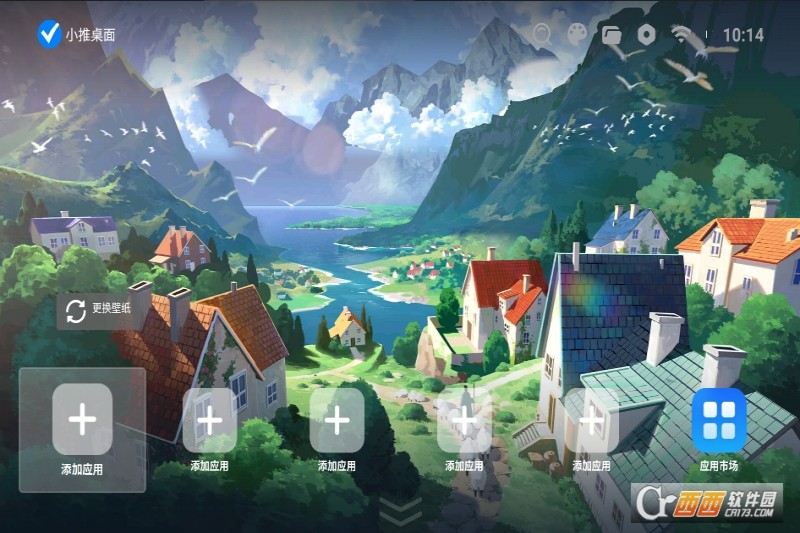Click the 小推桌面 checkmark logo
Screen dimensions: 800x533
(x=49, y=34)
